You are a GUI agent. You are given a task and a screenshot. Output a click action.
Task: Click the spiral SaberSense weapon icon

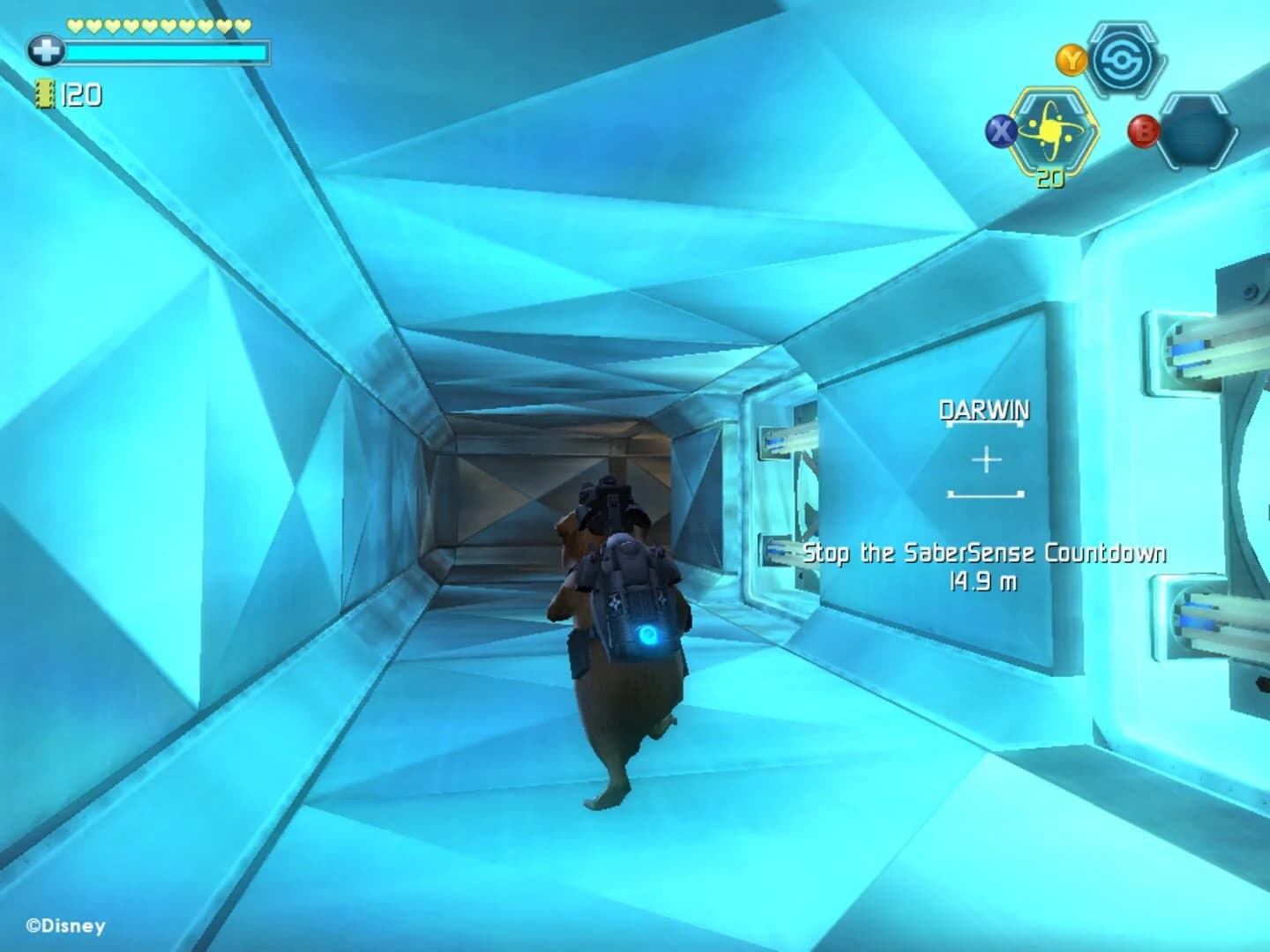pyautogui.click(x=1121, y=60)
